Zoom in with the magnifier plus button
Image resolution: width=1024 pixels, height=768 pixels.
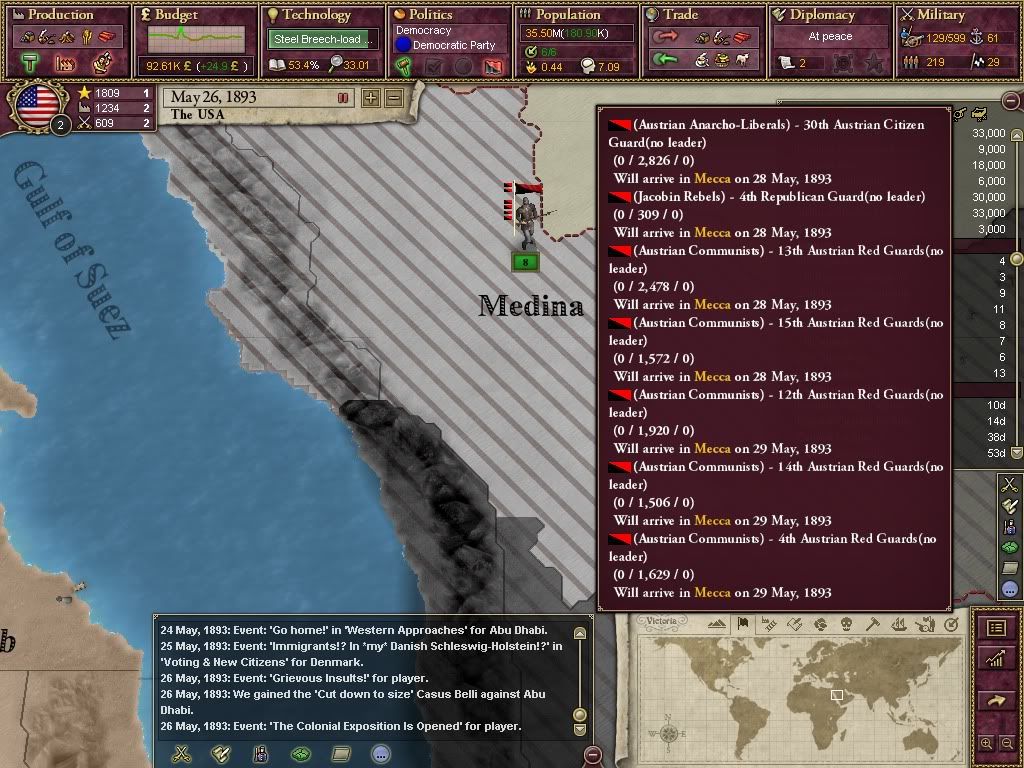point(986,744)
